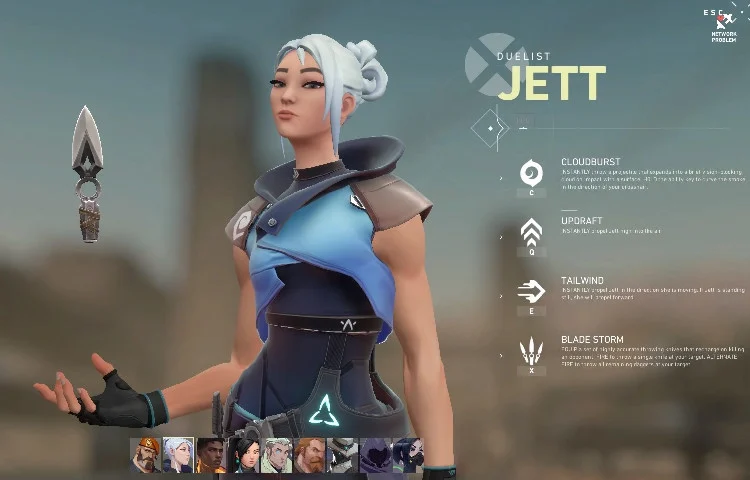Select Sova's agent portrait
Screen dimensions: 750x480
click(277, 455)
